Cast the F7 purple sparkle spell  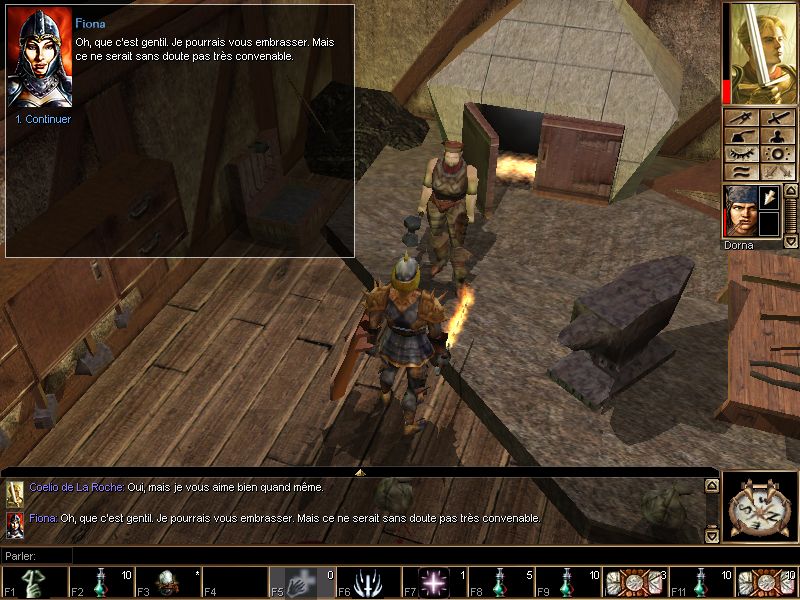436,582
